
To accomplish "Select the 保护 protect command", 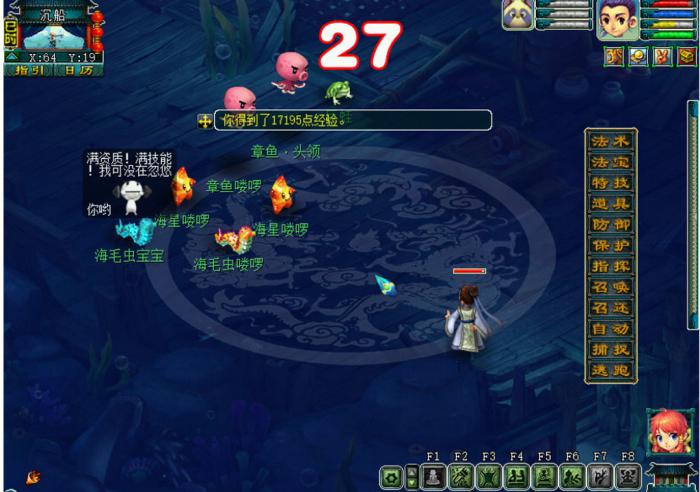I will [x=609, y=246].
